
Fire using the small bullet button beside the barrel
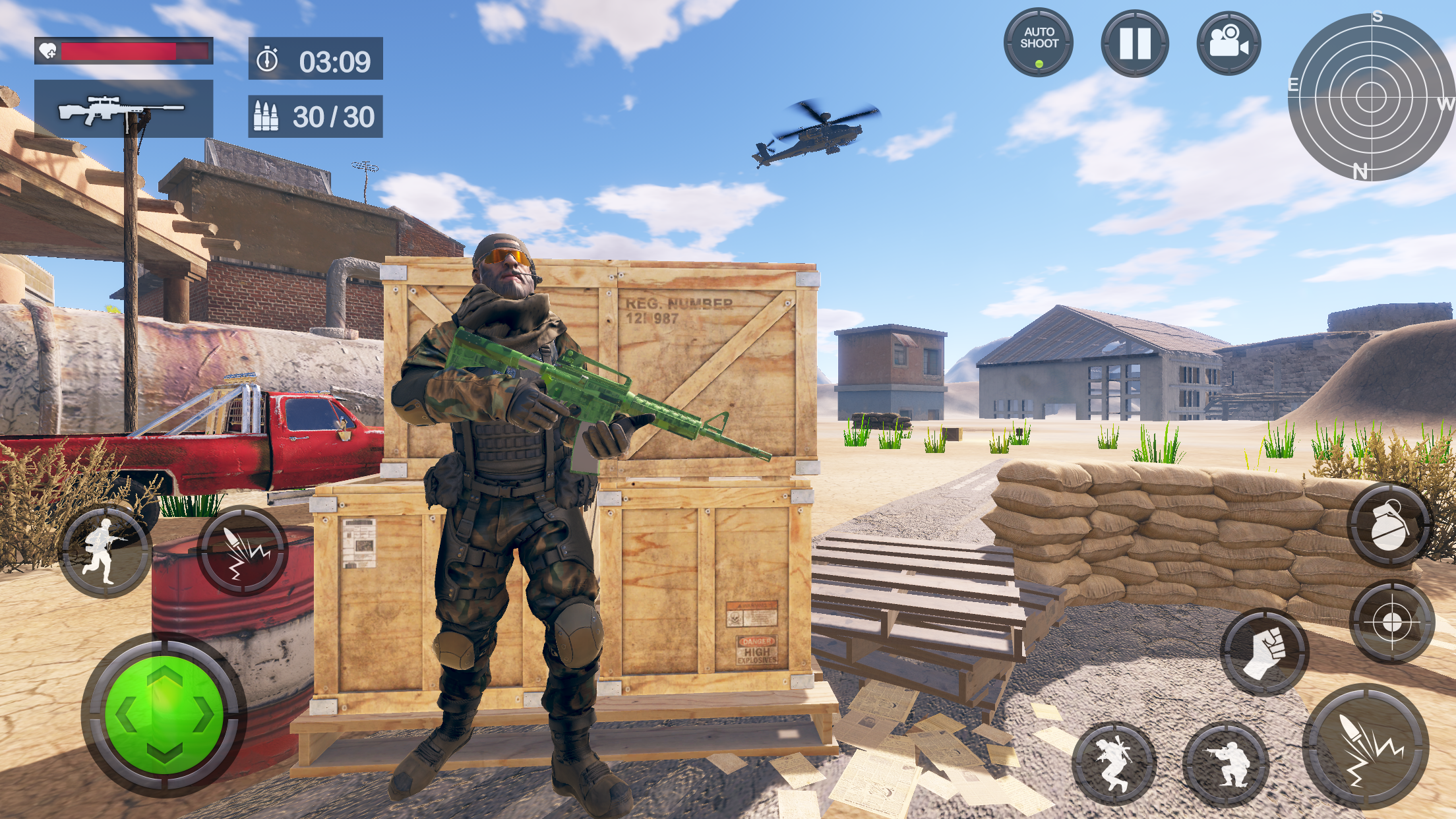243,551
